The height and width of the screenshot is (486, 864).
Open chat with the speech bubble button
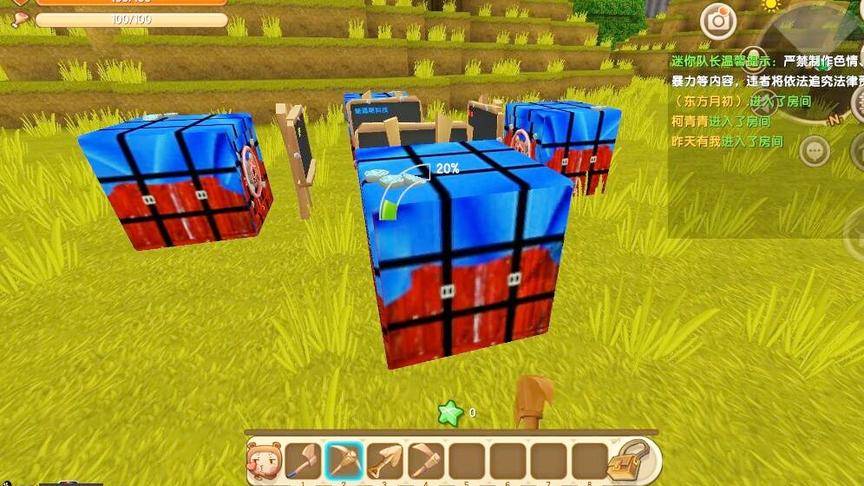pos(814,151)
